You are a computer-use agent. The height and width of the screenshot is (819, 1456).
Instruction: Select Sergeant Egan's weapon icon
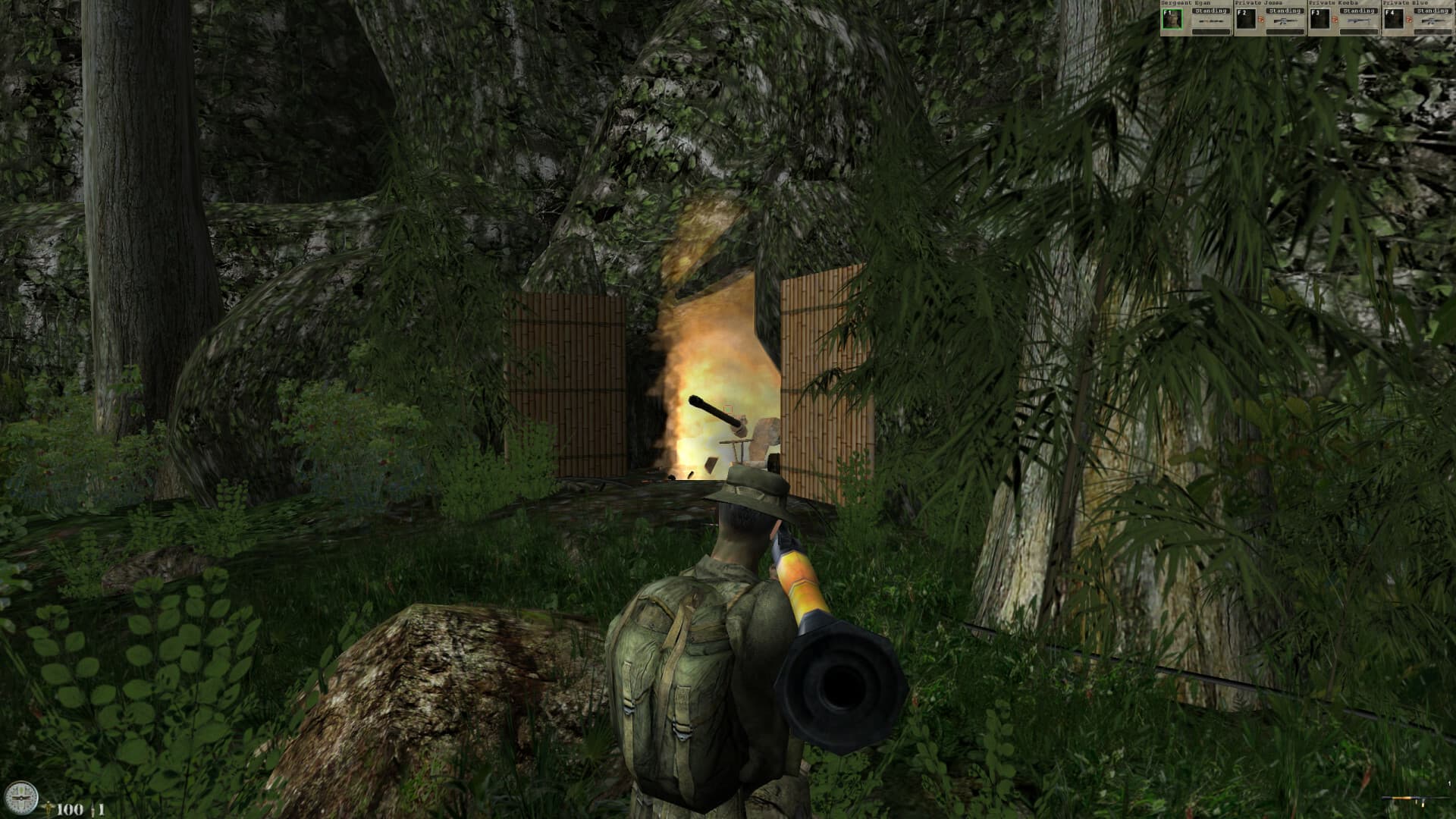coord(1211,20)
